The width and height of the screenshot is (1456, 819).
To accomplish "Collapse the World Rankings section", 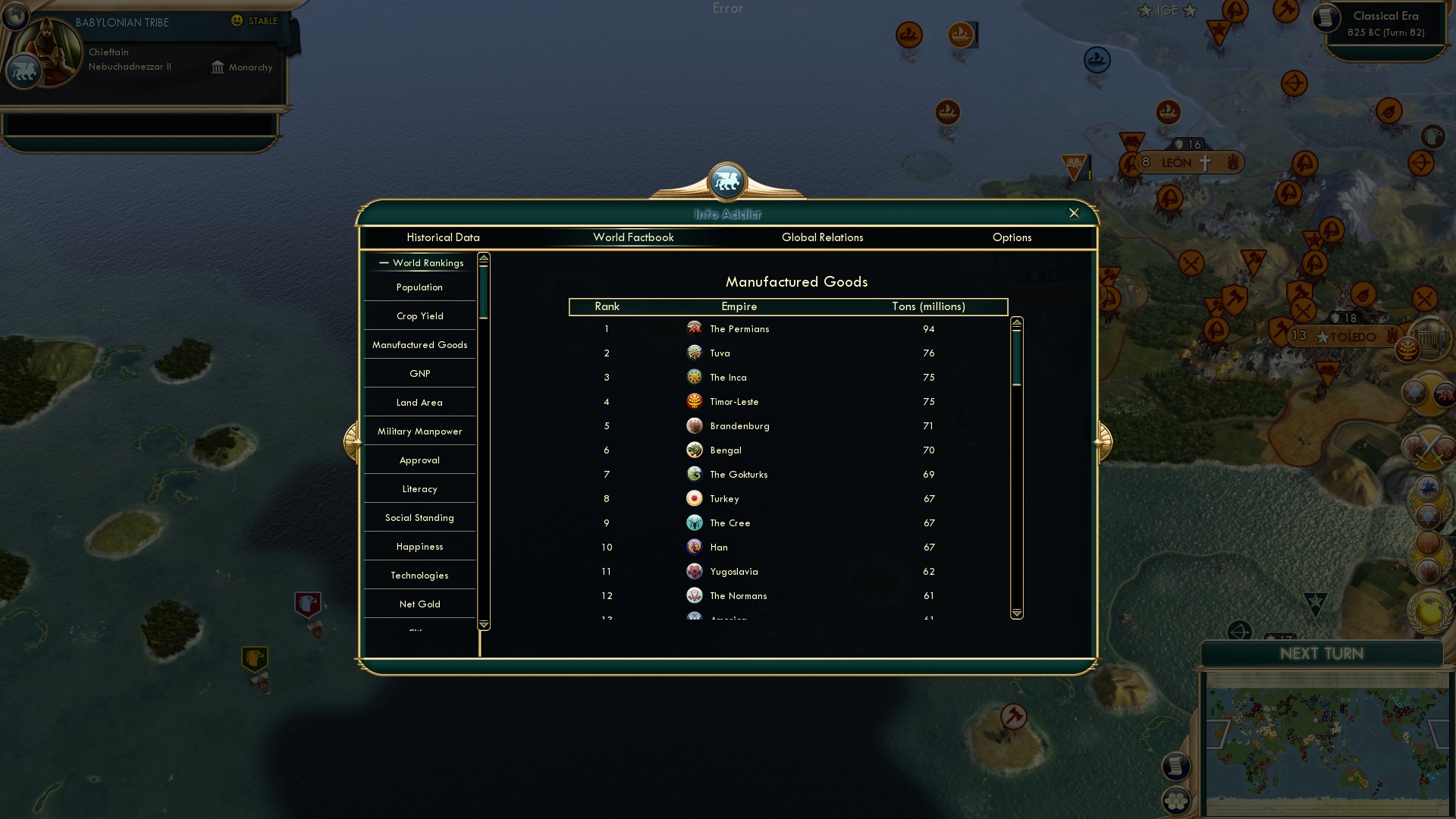I will pos(382,263).
